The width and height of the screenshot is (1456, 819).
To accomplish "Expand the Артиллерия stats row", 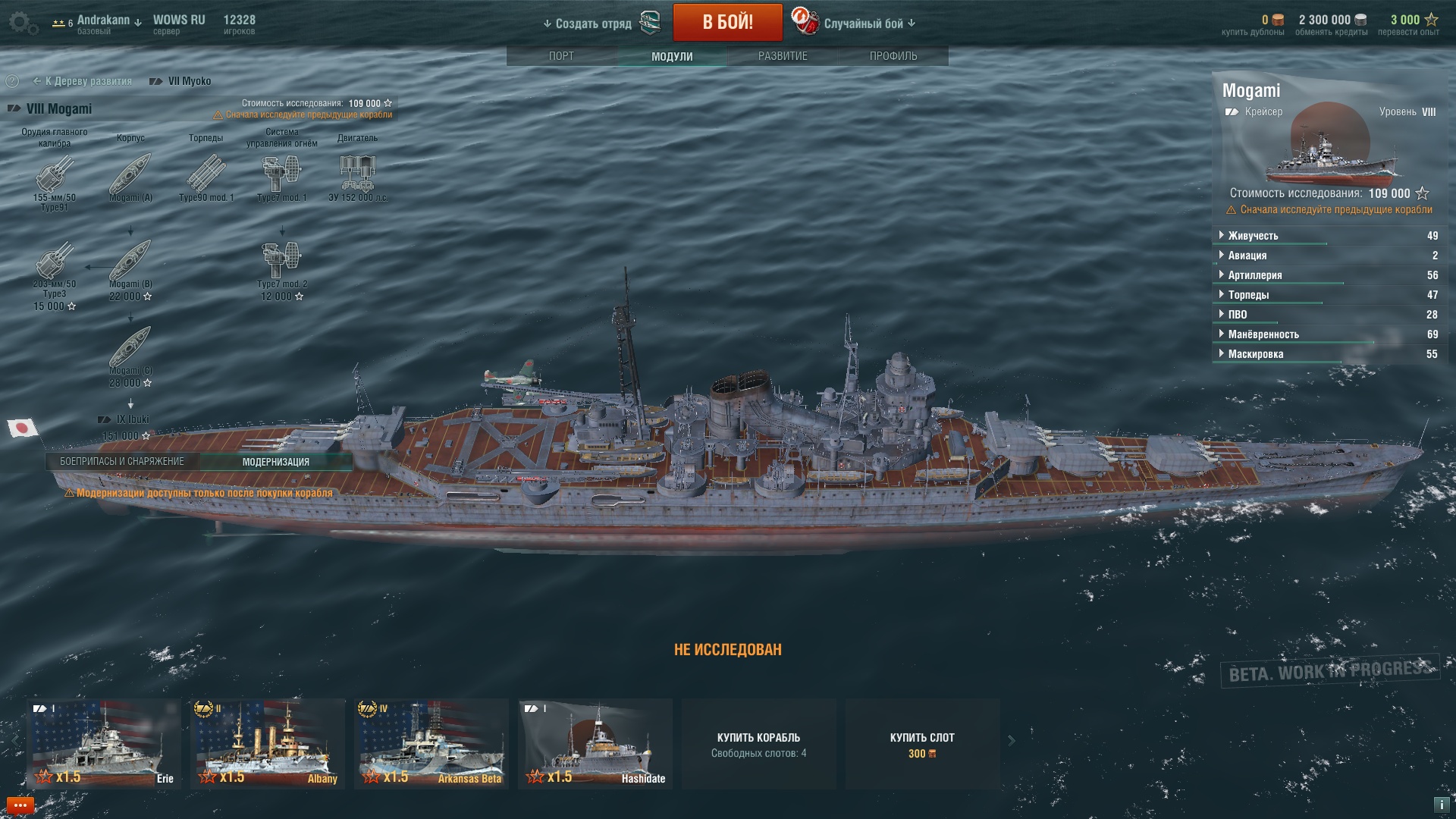I will click(x=1255, y=275).
